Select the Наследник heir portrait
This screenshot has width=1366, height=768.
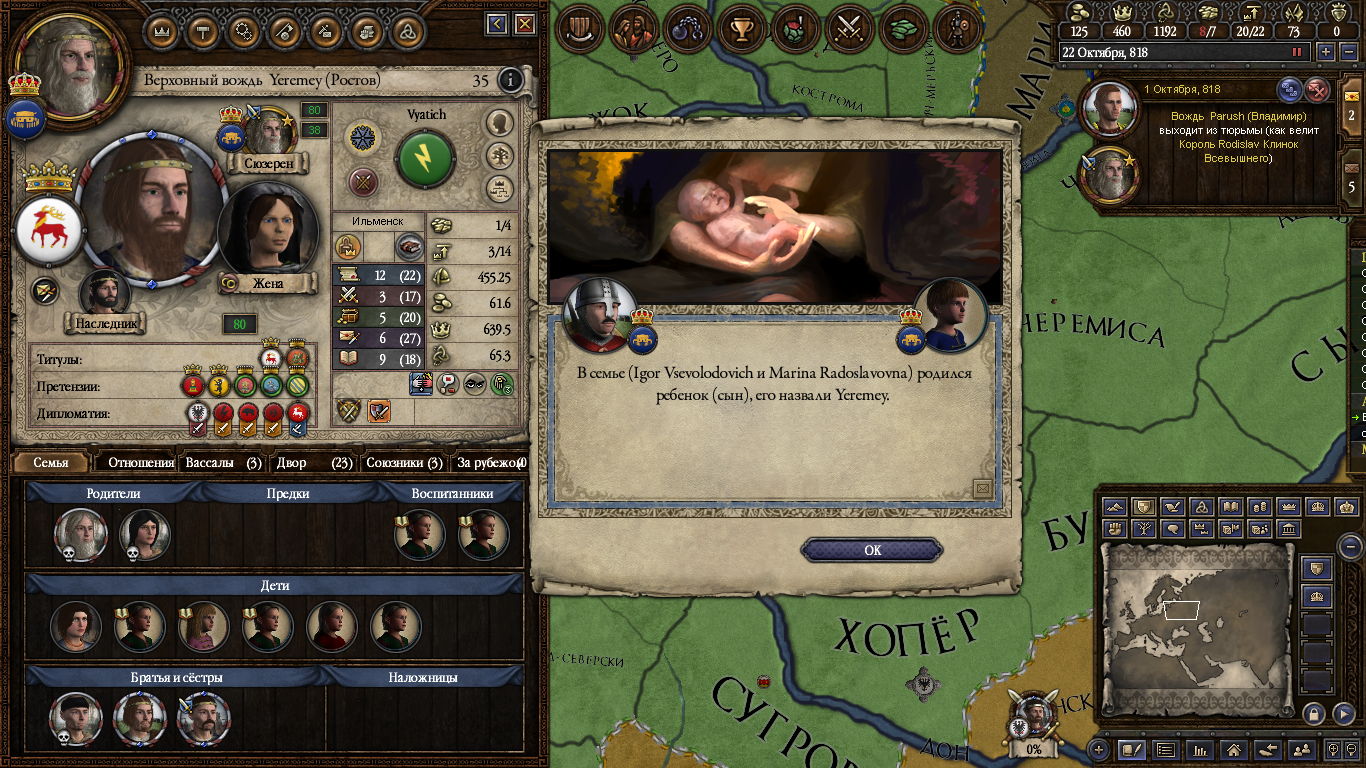[x=103, y=293]
